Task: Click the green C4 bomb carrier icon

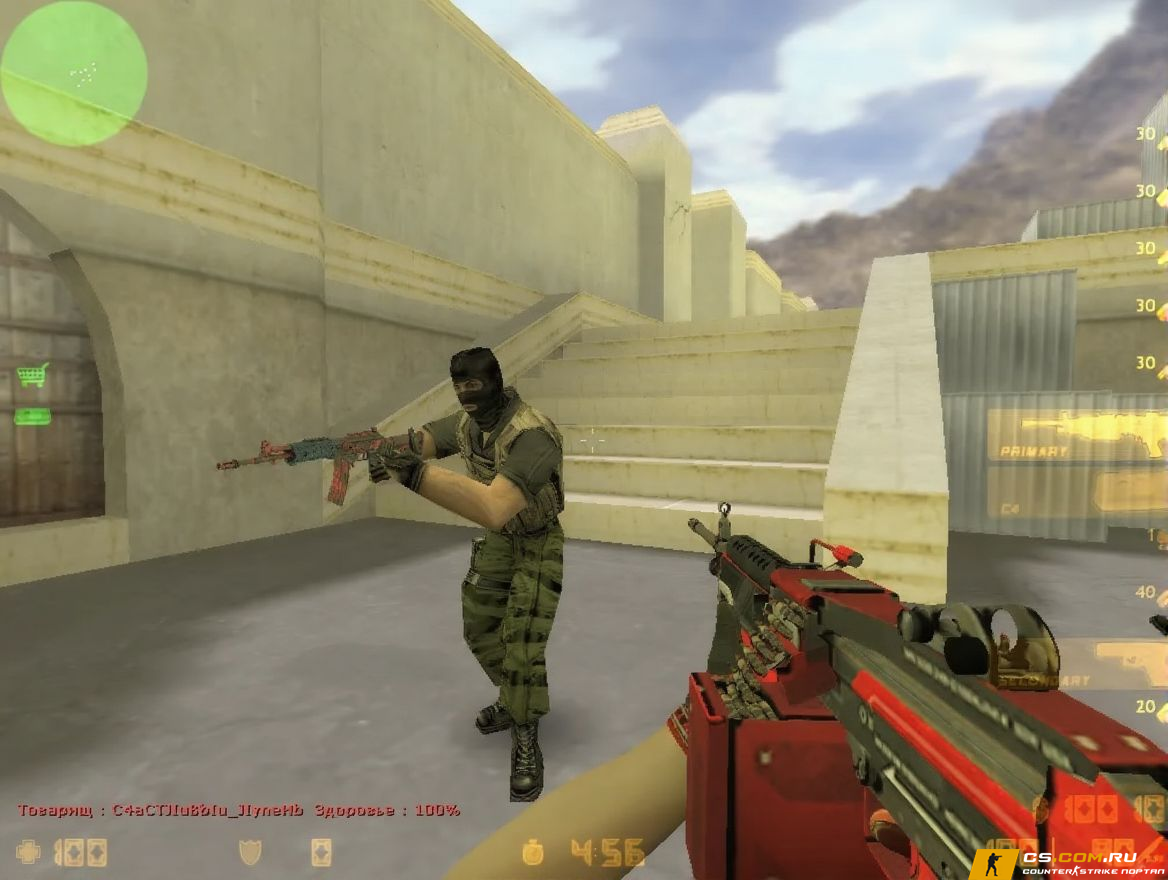Action: pos(32,416)
